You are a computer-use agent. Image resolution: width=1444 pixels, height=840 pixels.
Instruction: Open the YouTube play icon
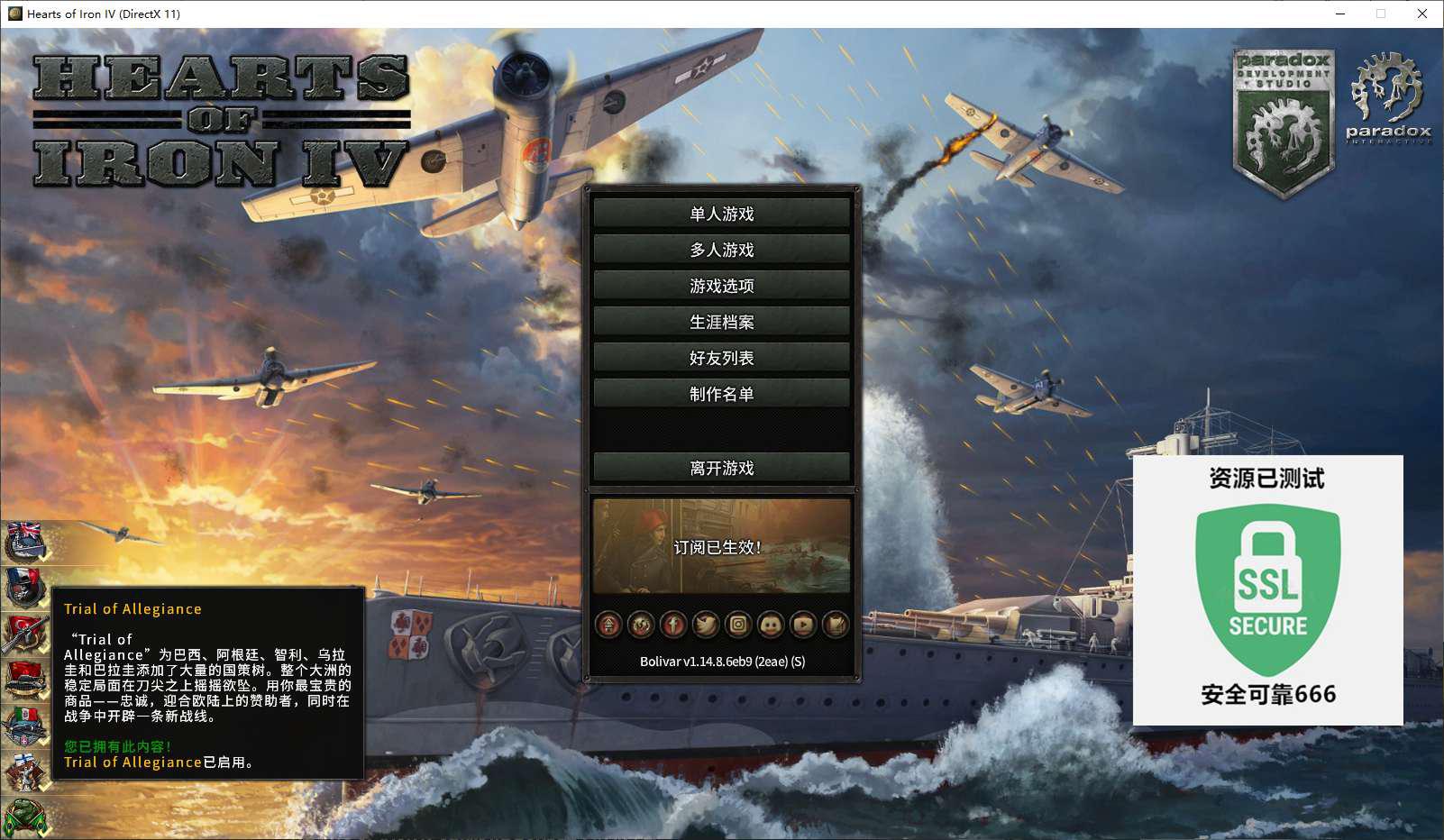(x=803, y=624)
